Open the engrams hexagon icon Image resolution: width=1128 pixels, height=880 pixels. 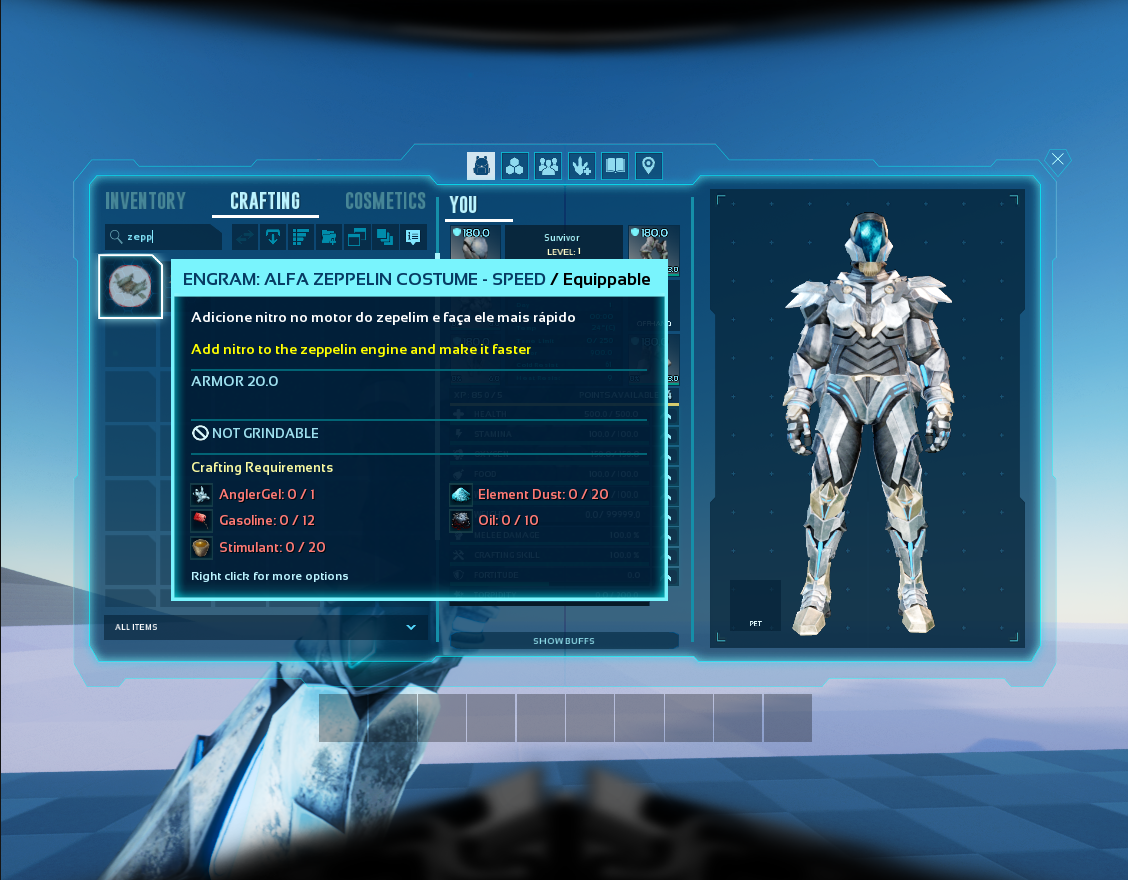[514, 166]
